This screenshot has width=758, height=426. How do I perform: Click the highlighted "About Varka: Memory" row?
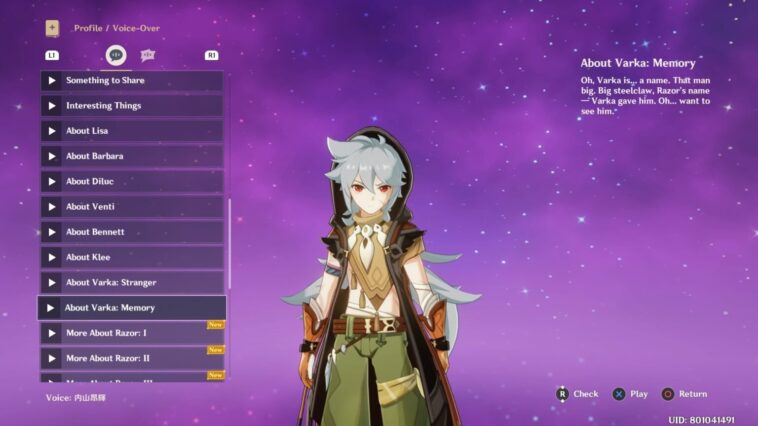coord(132,307)
